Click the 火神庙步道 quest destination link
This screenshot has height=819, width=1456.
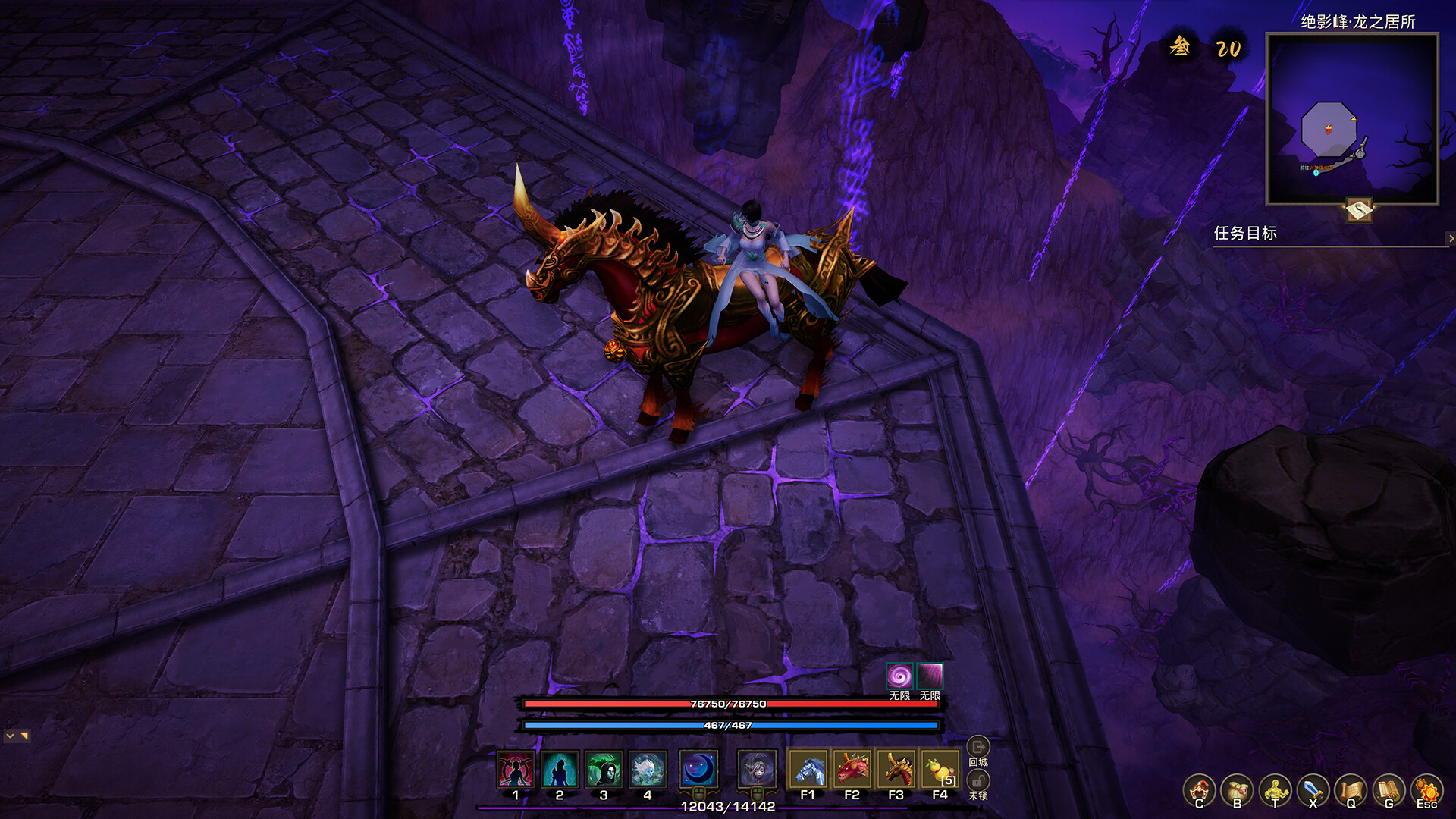(x=1321, y=168)
